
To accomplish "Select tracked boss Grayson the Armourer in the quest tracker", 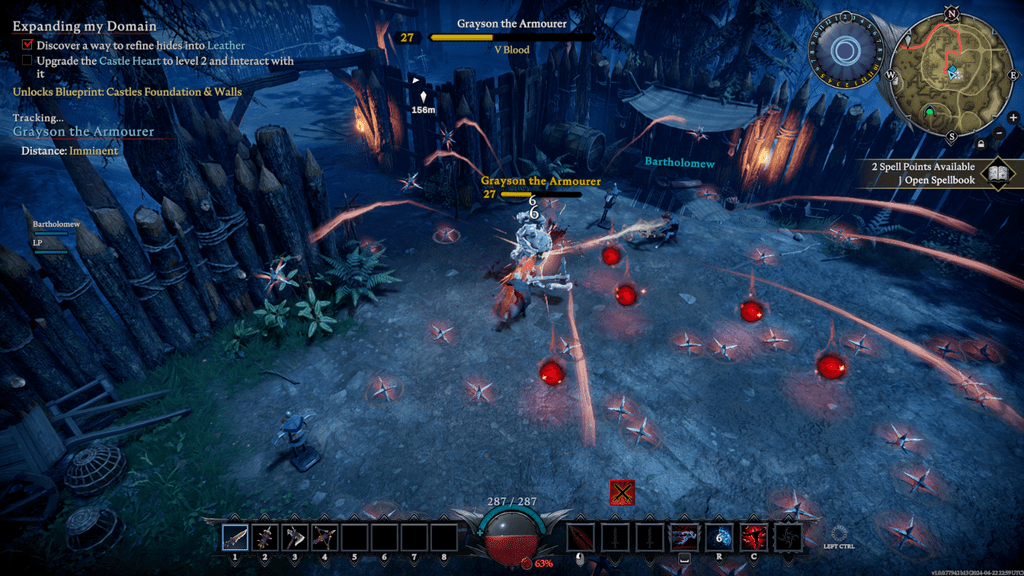I will pos(83,132).
